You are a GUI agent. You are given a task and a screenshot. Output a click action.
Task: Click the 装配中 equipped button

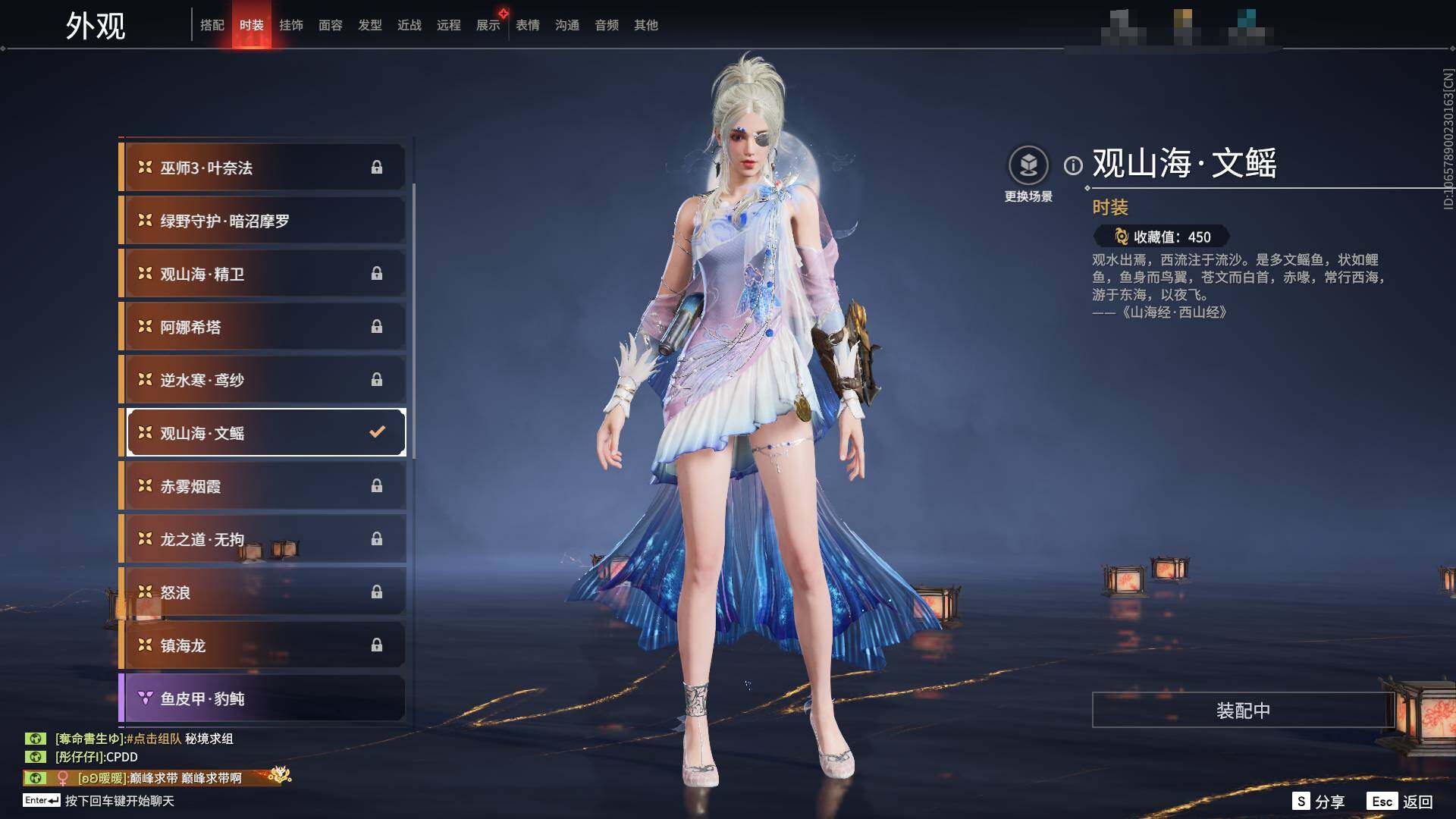(x=1242, y=711)
